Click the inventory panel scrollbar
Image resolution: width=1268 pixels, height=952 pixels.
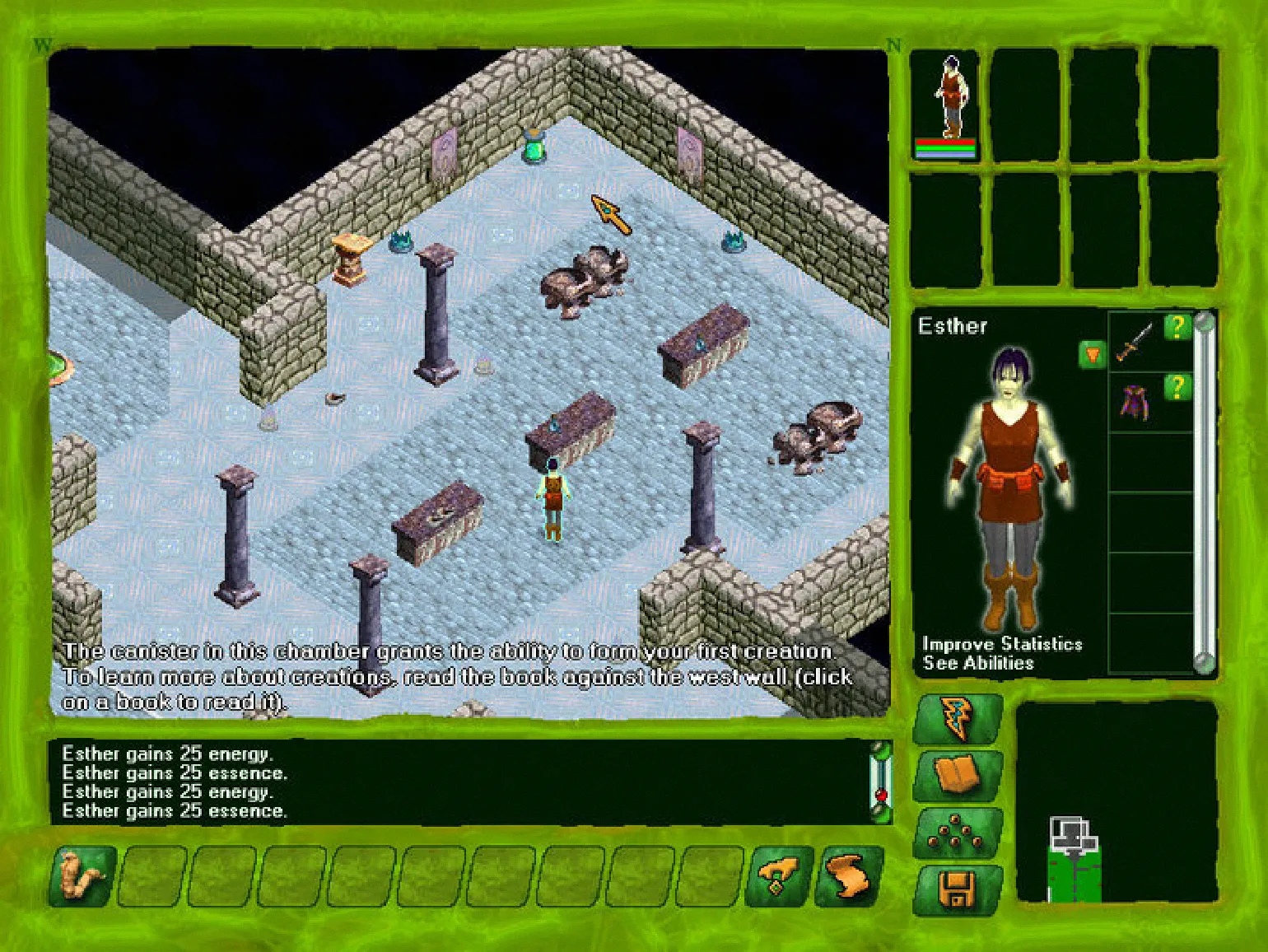pos(1204,492)
